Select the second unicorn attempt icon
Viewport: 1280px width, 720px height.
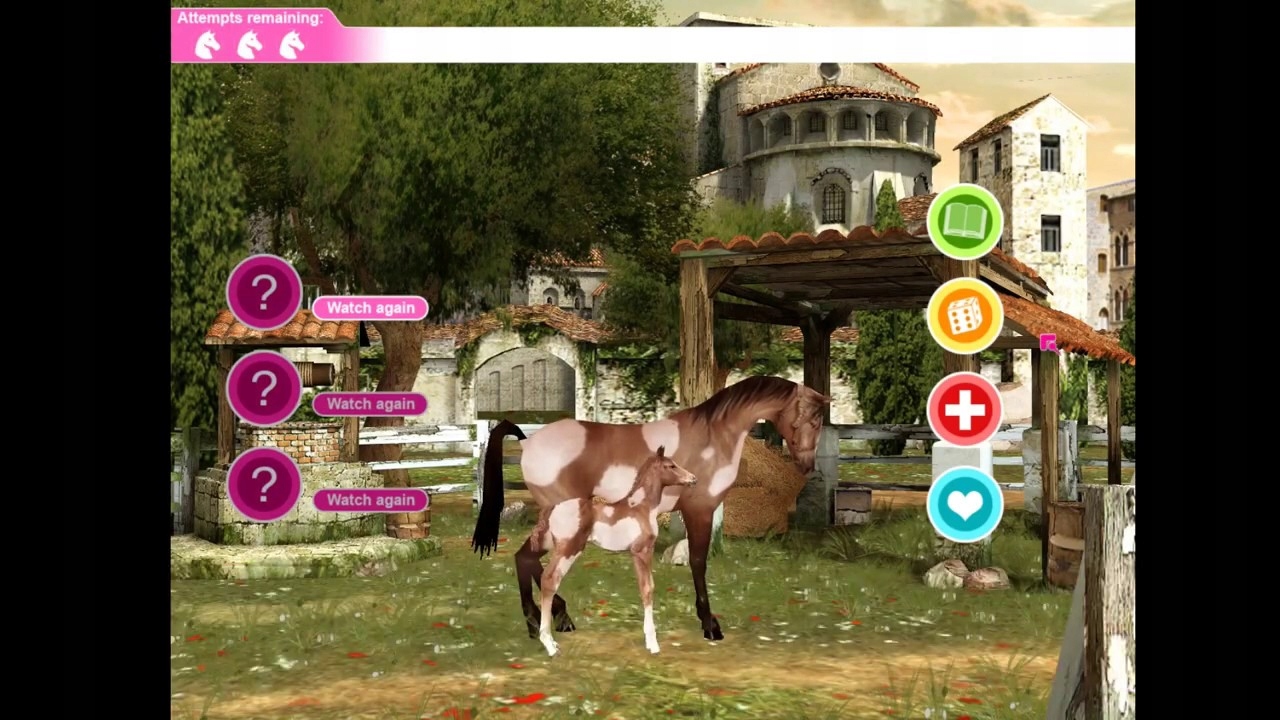(249, 45)
